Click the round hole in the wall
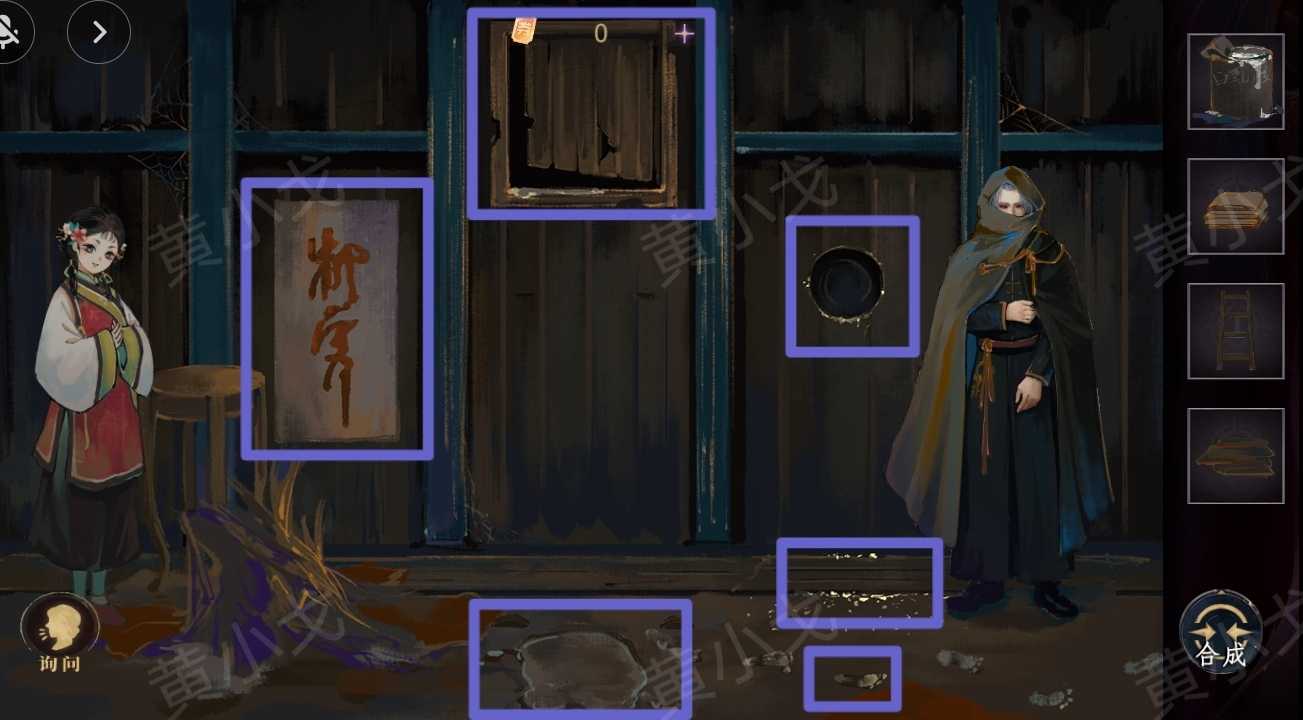The width and height of the screenshot is (1303, 720). coord(852,285)
